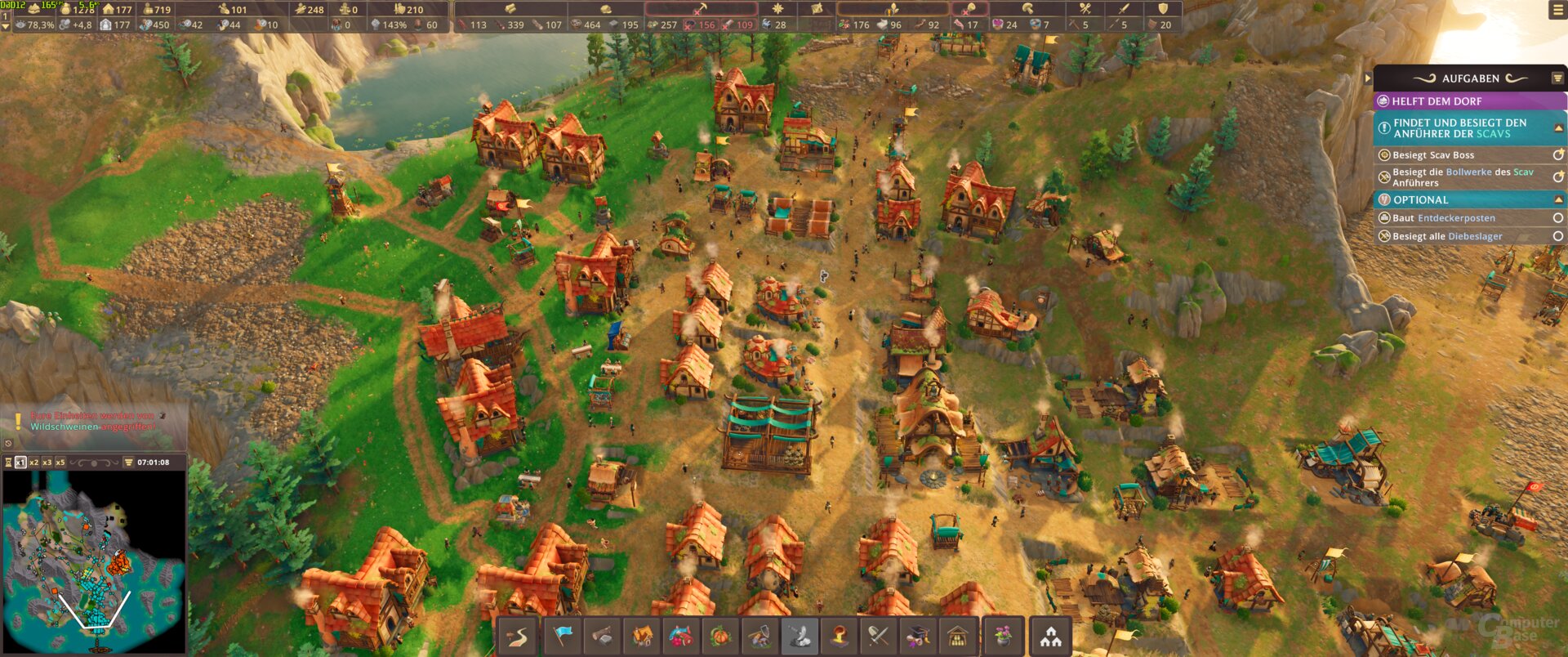Choose the residential house building category
The width and height of the screenshot is (1568, 657).
[x=642, y=636]
